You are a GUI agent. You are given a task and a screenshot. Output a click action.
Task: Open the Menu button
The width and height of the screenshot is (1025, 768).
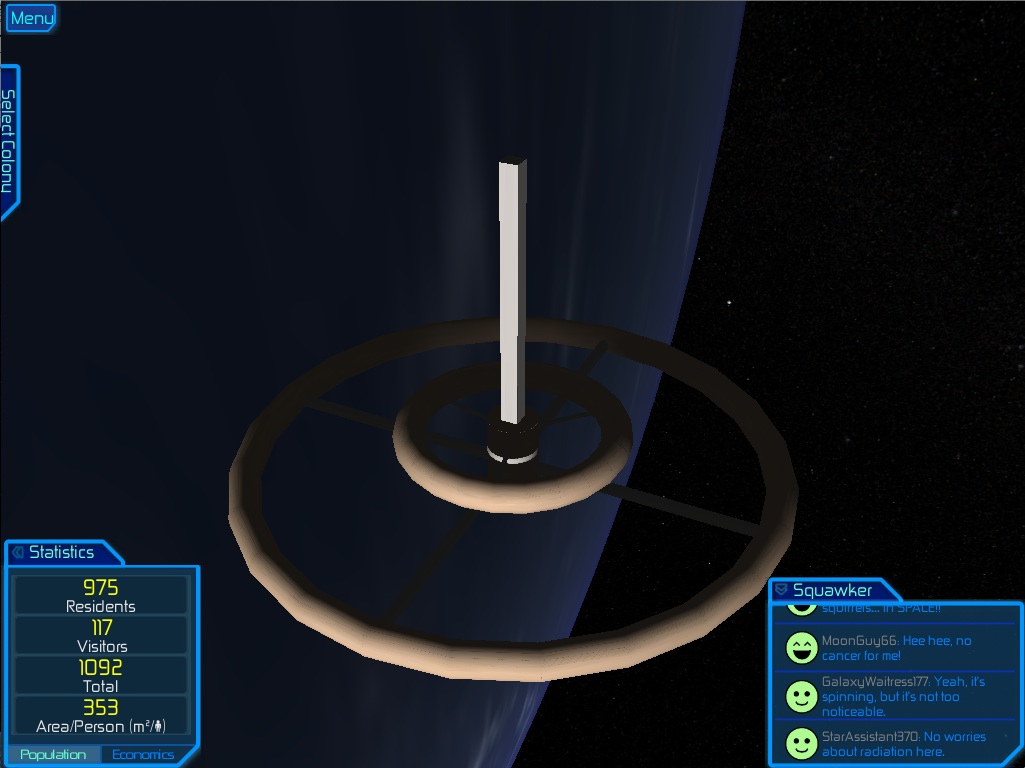click(x=31, y=18)
